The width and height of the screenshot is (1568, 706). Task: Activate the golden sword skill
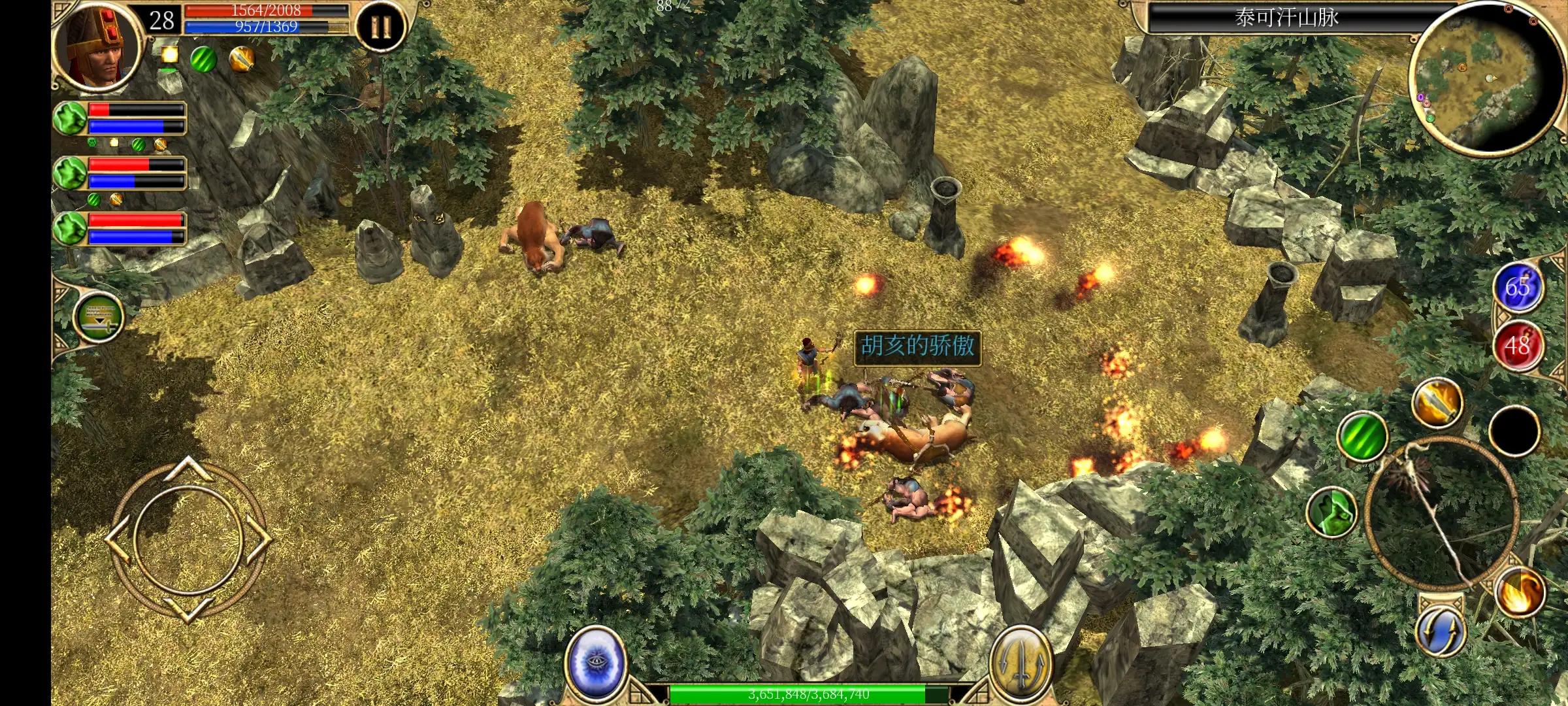1436,402
